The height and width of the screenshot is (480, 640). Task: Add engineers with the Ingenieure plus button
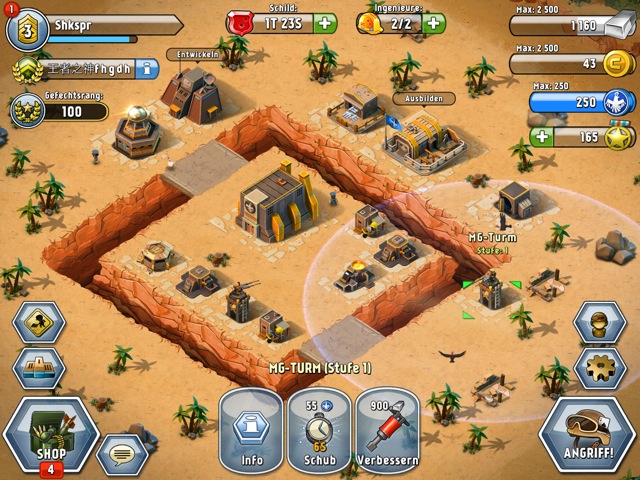(x=434, y=23)
